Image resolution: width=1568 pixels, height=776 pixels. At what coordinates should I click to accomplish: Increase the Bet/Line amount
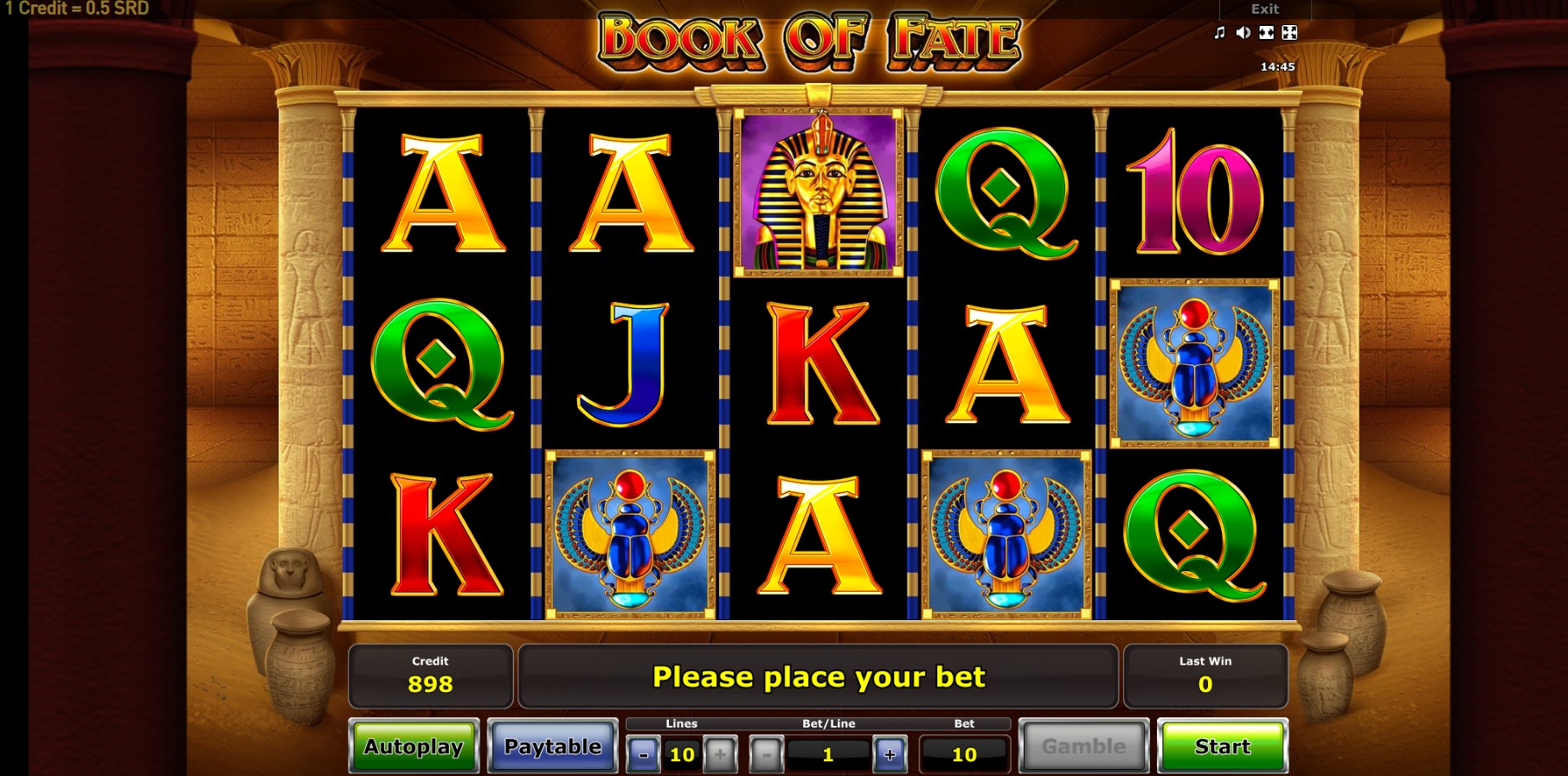pos(890,754)
